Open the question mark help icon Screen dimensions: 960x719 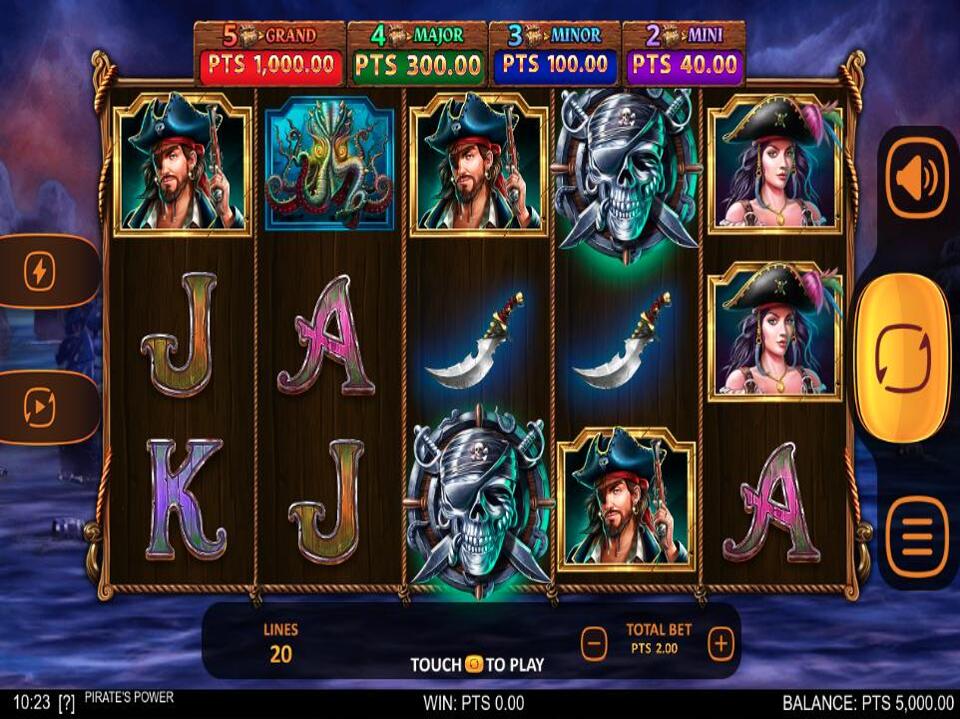tap(67, 702)
